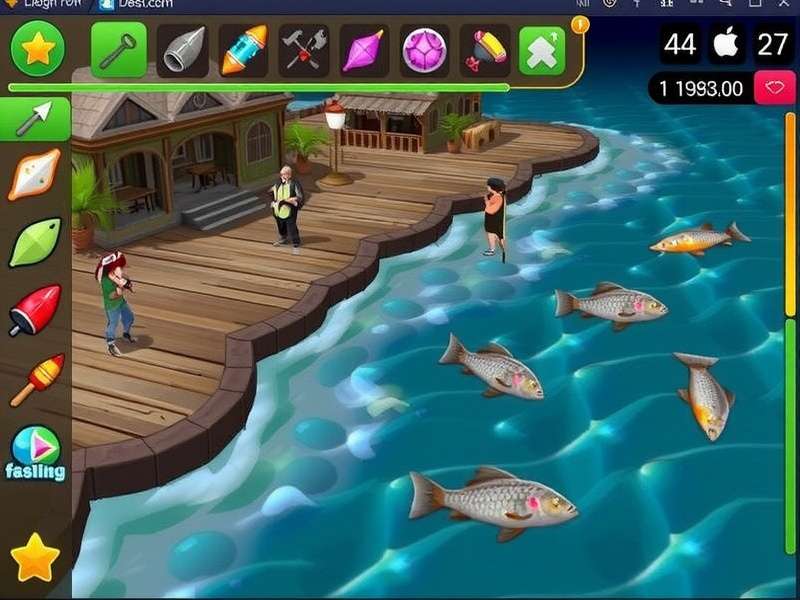The width and height of the screenshot is (800, 600).
Task: Pick the red and yellow popsicle lure
Action: [35, 380]
